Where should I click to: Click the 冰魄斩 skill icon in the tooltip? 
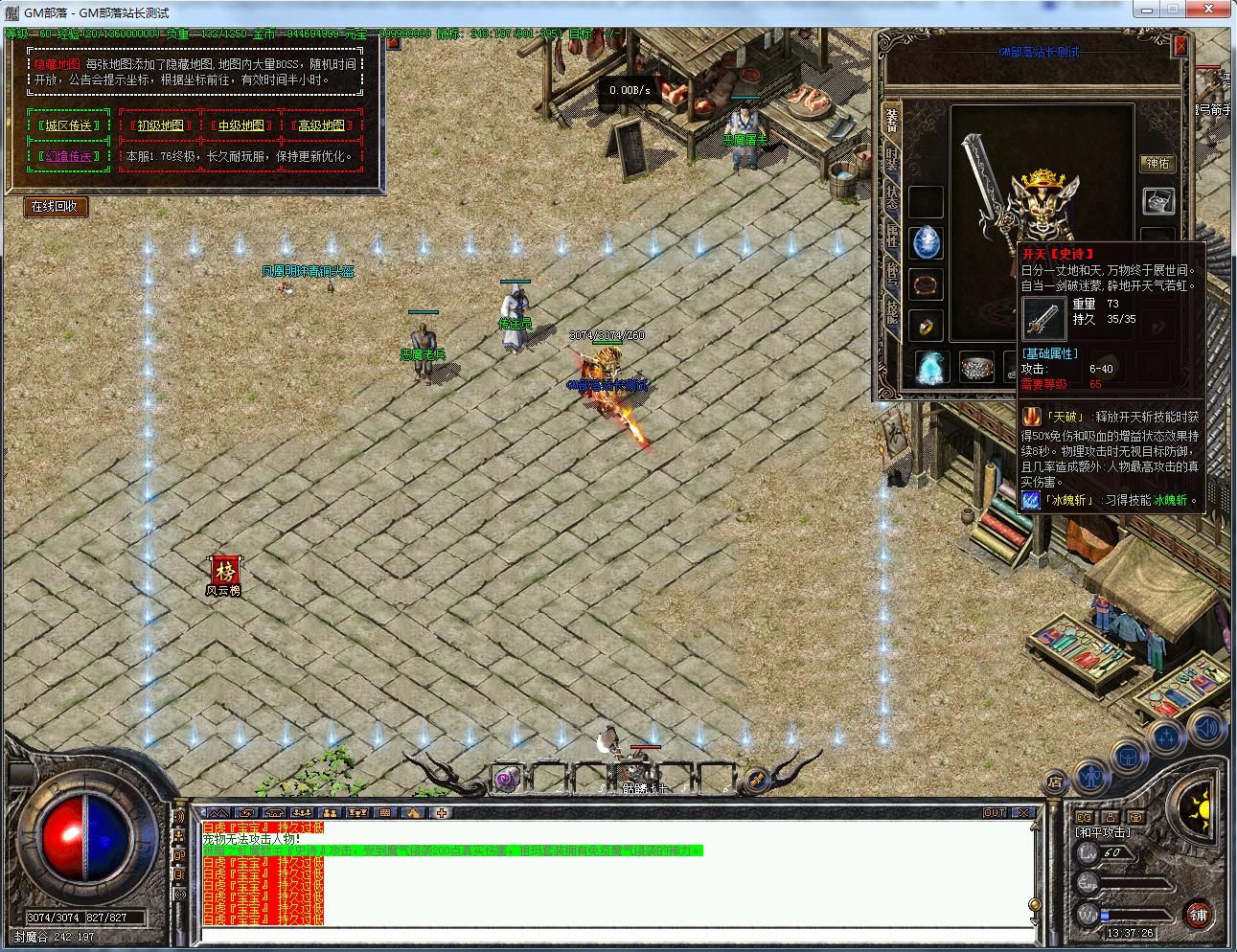pos(1032,499)
